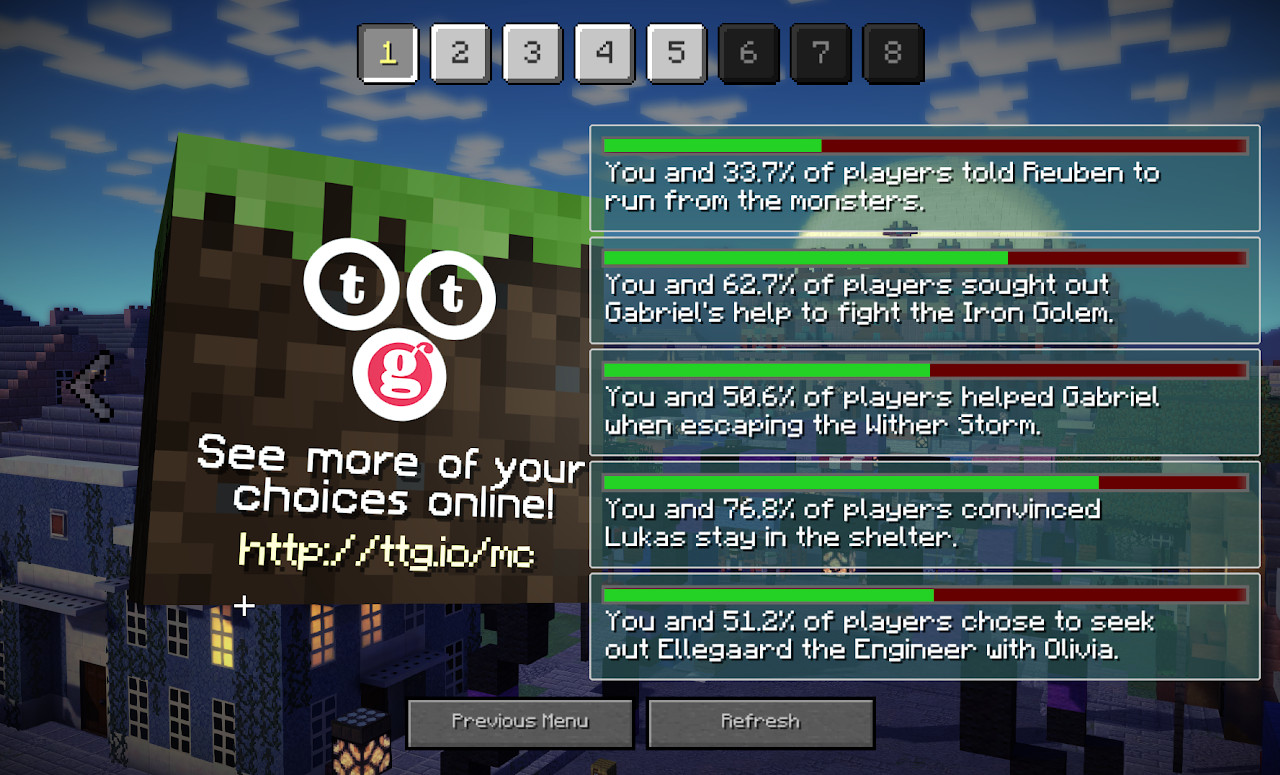Select page 1 of the choices
1280x775 pixels.
coord(387,53)
